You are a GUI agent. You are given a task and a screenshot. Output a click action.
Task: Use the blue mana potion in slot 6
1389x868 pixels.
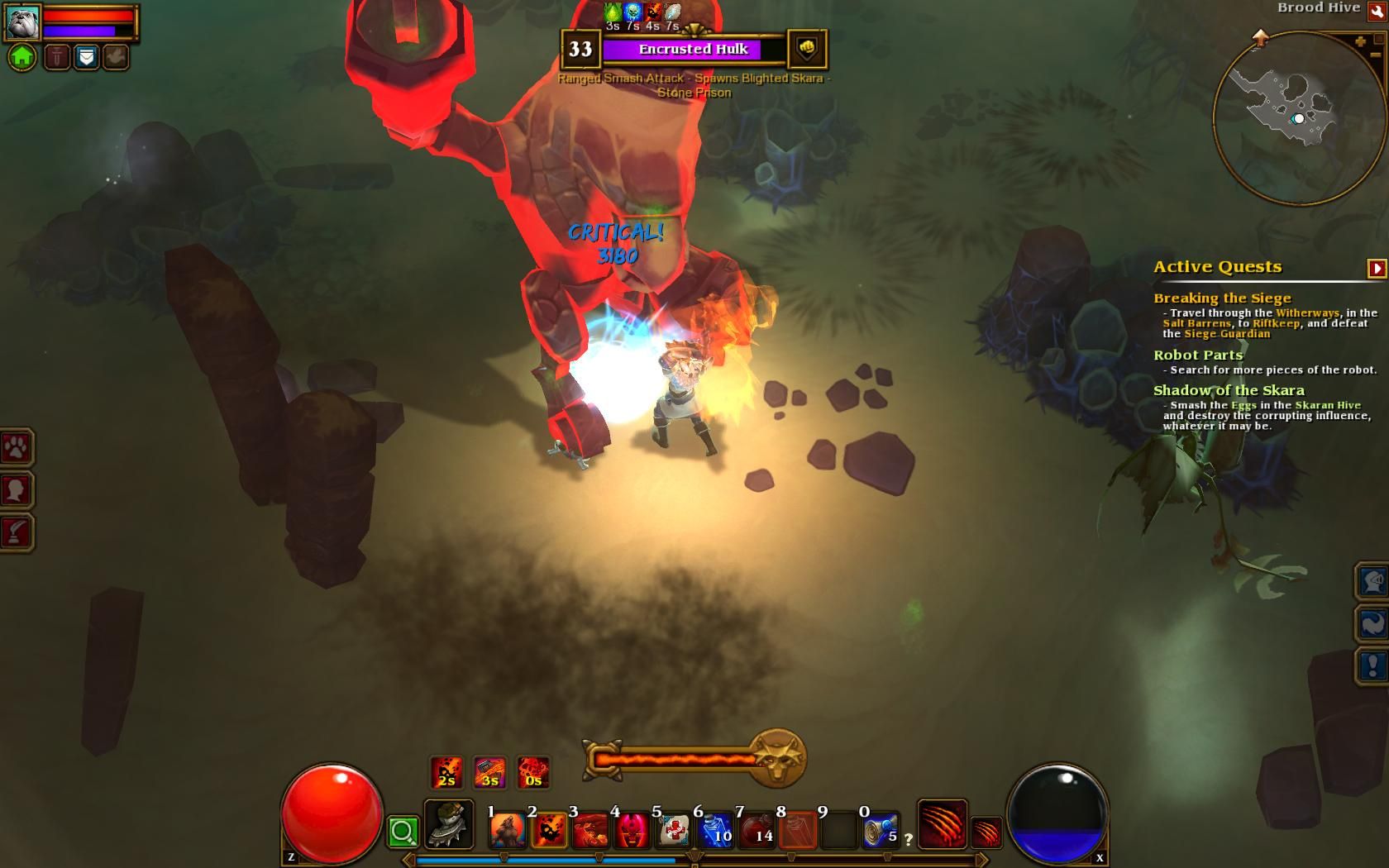(x=714, y=828)
